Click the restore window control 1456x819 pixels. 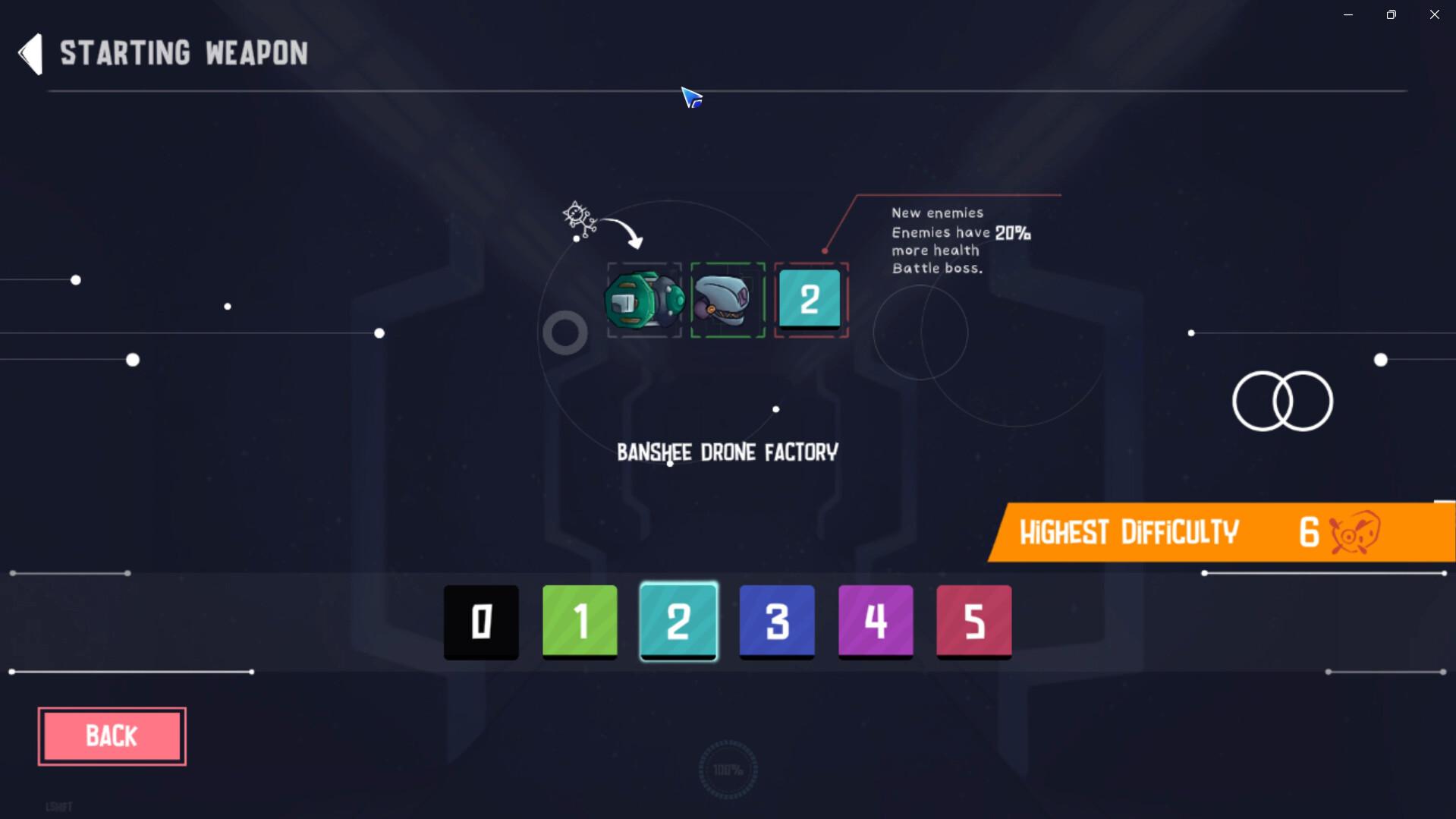coord(1391,14)
